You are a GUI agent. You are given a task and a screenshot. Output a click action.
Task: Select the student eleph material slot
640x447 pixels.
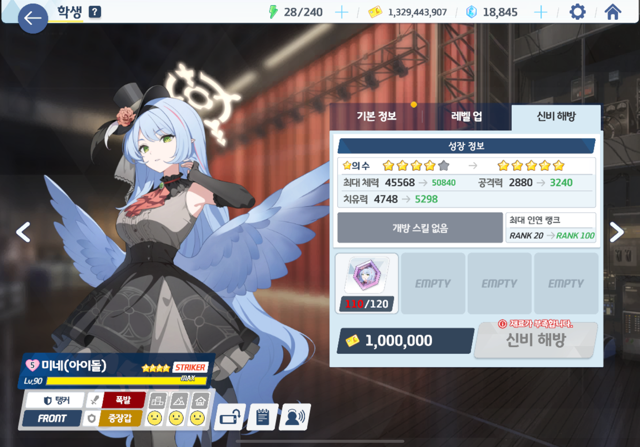pos(368,284)
